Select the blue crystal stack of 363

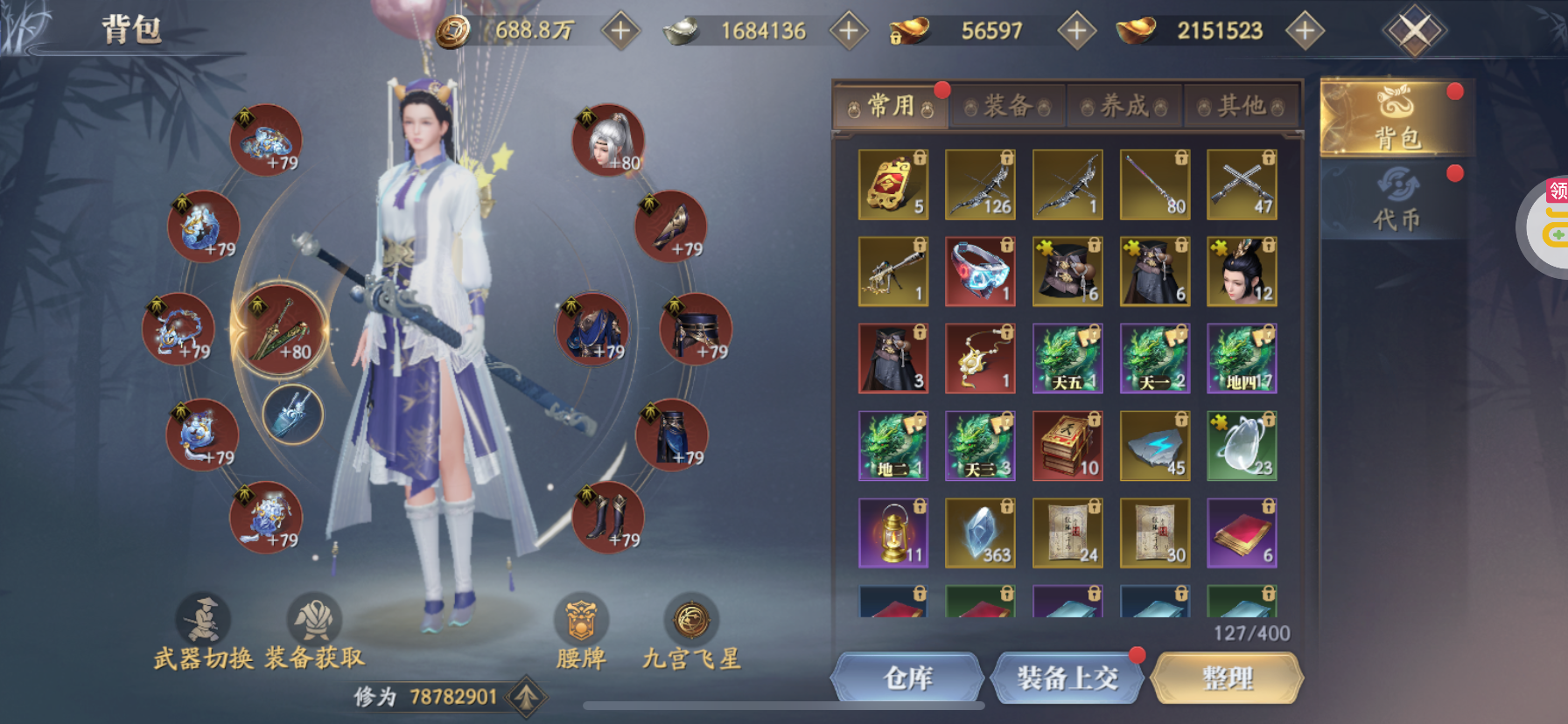[980, 533]
